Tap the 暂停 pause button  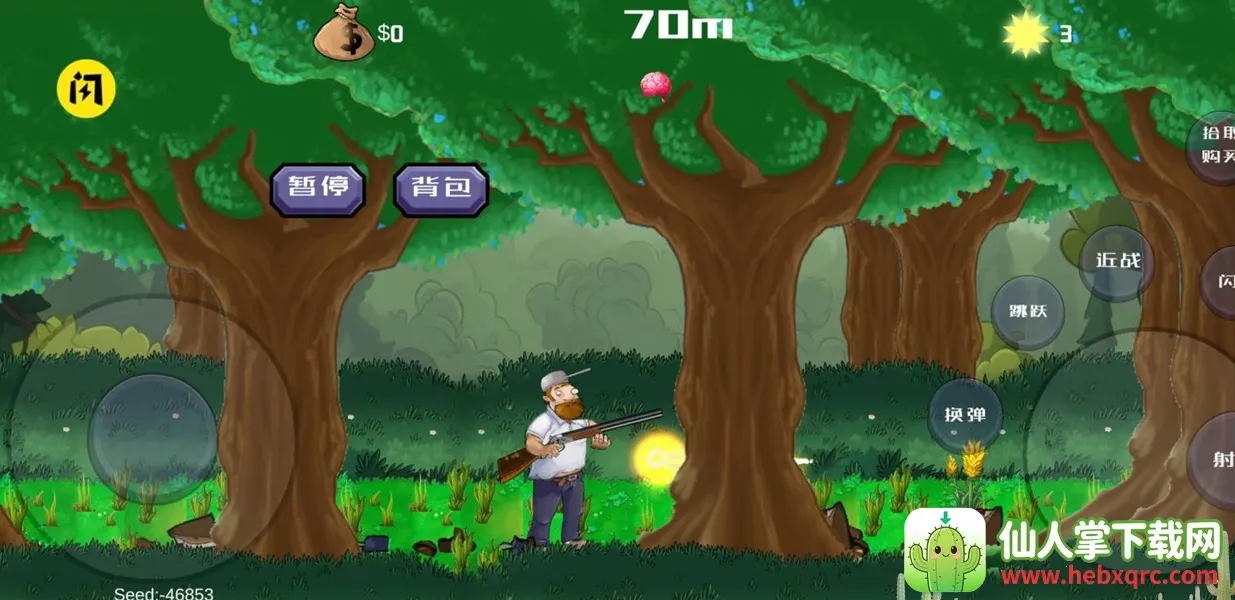317,189
